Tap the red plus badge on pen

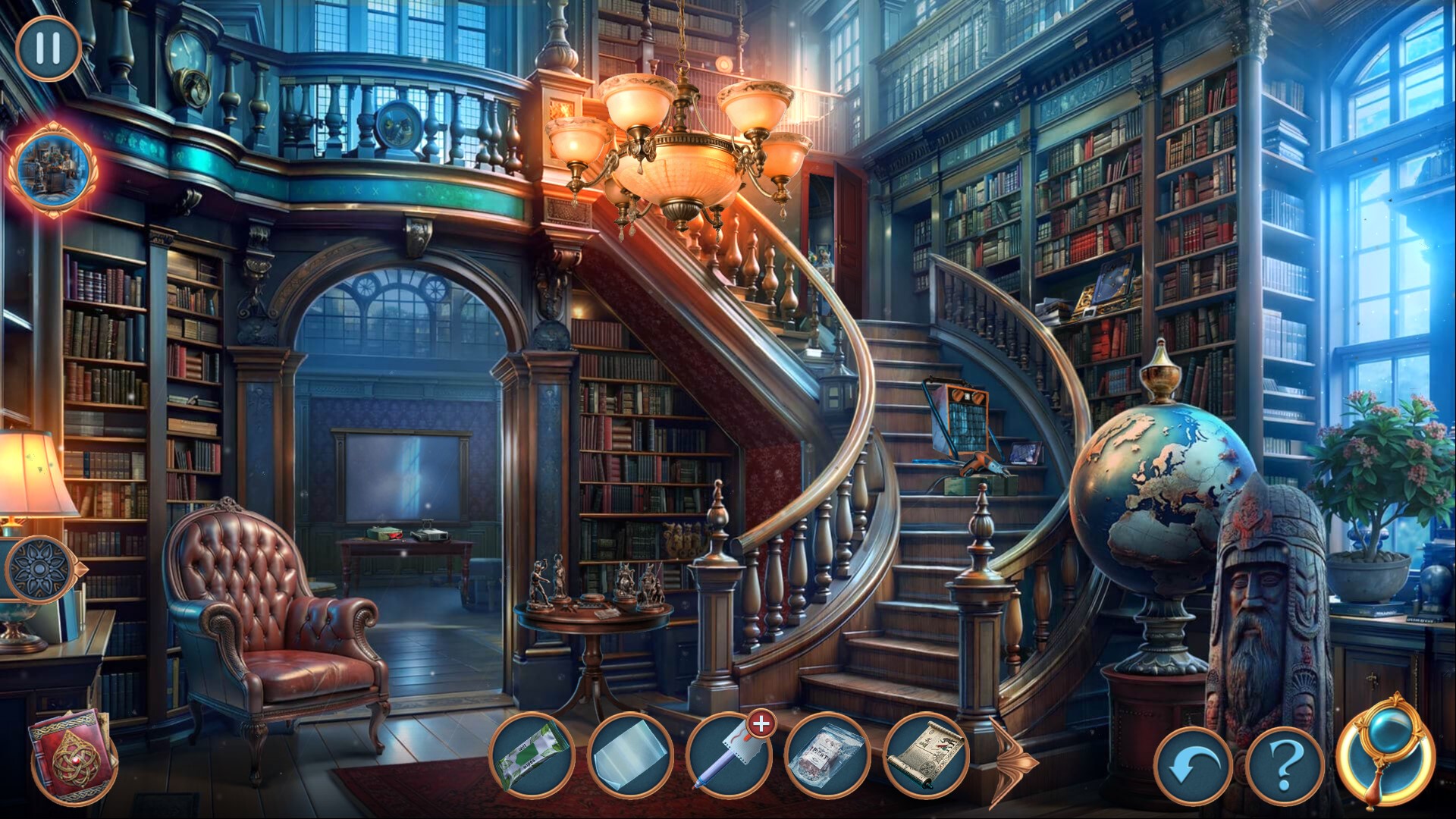click(x=761, y=725)
